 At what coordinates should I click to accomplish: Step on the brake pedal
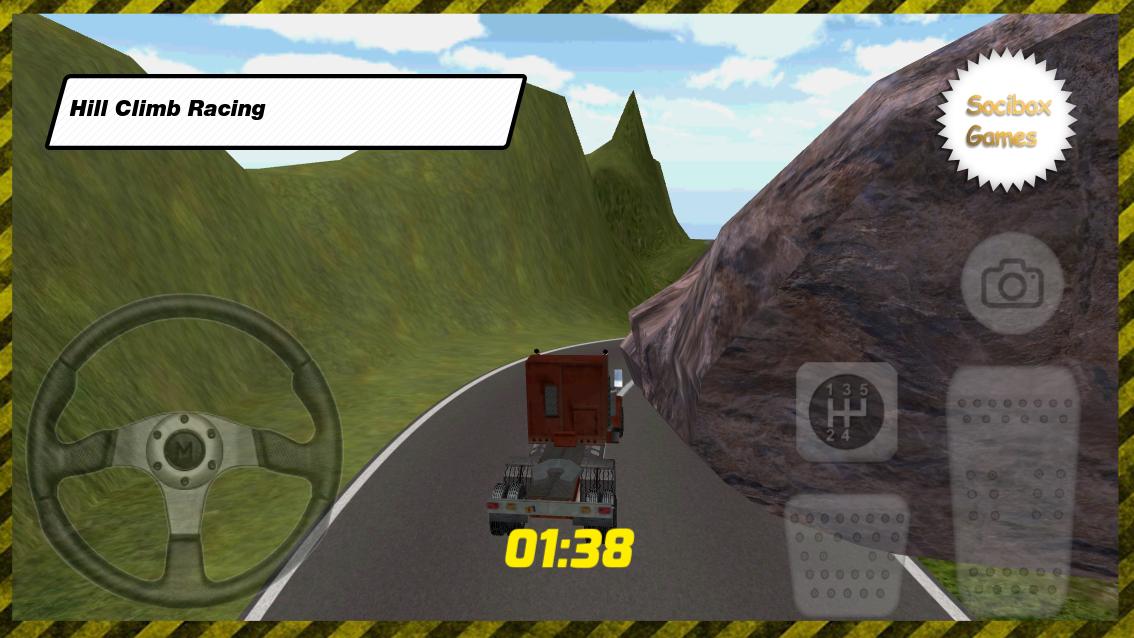pyautogui.click(x=847, y=555)
